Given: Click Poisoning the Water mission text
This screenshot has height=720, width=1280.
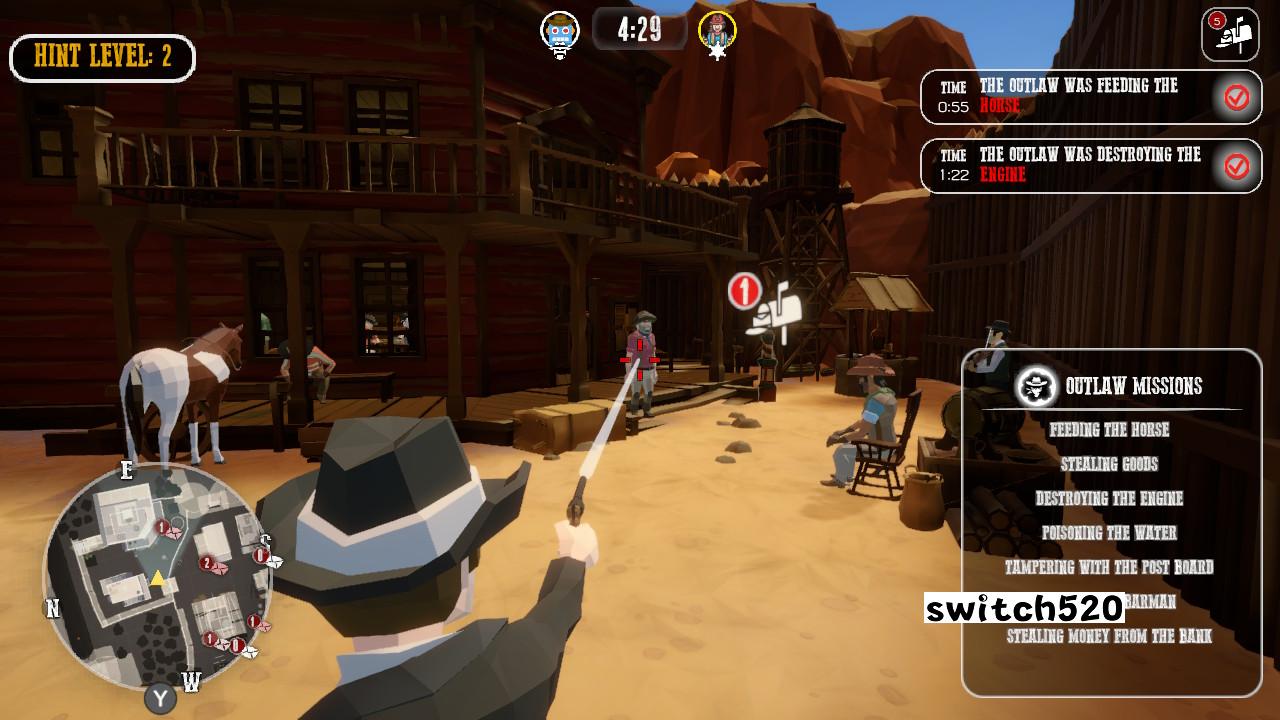Looking at the screenshot, I should (1110, 532).
